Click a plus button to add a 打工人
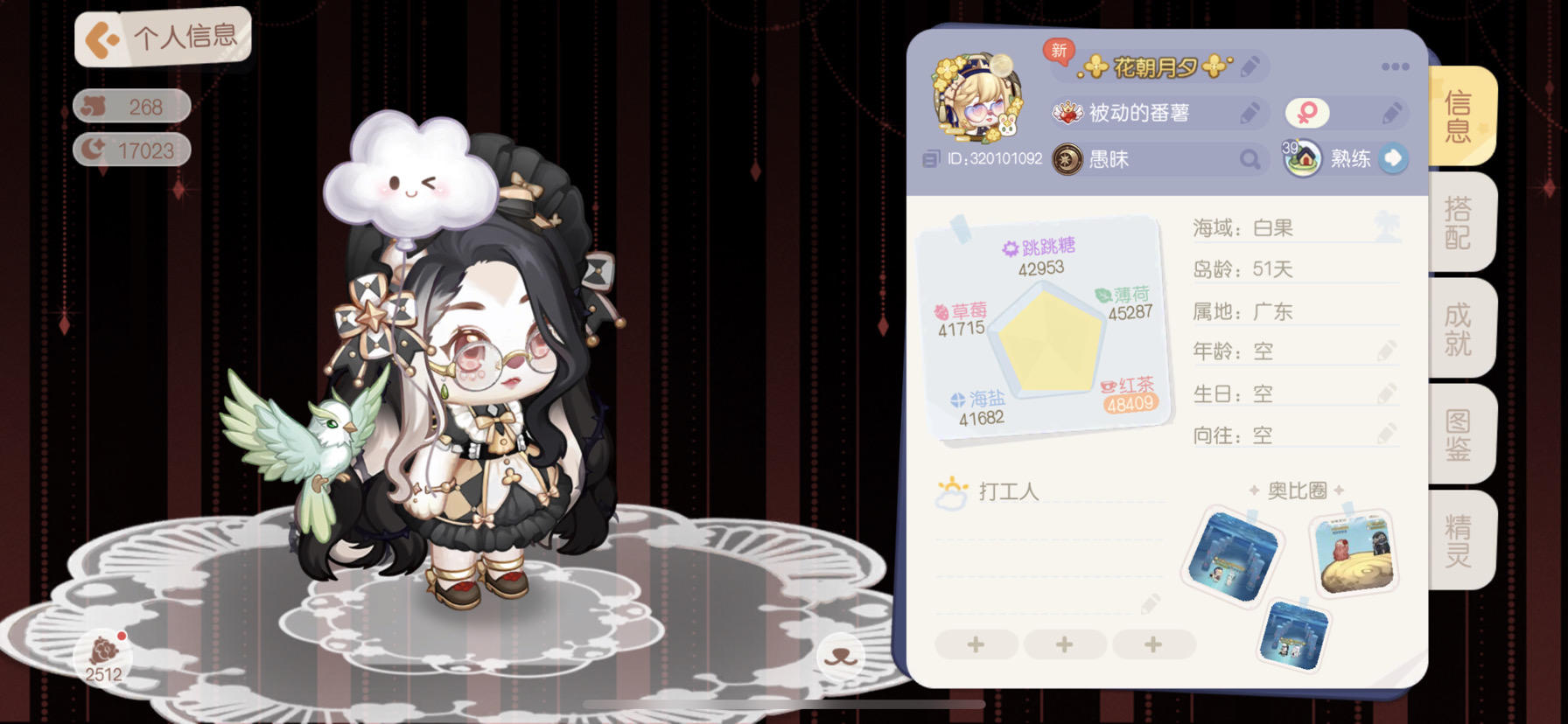Image resolution: width=1568 pixels, height=724 pixels. [x=976, y=644]
